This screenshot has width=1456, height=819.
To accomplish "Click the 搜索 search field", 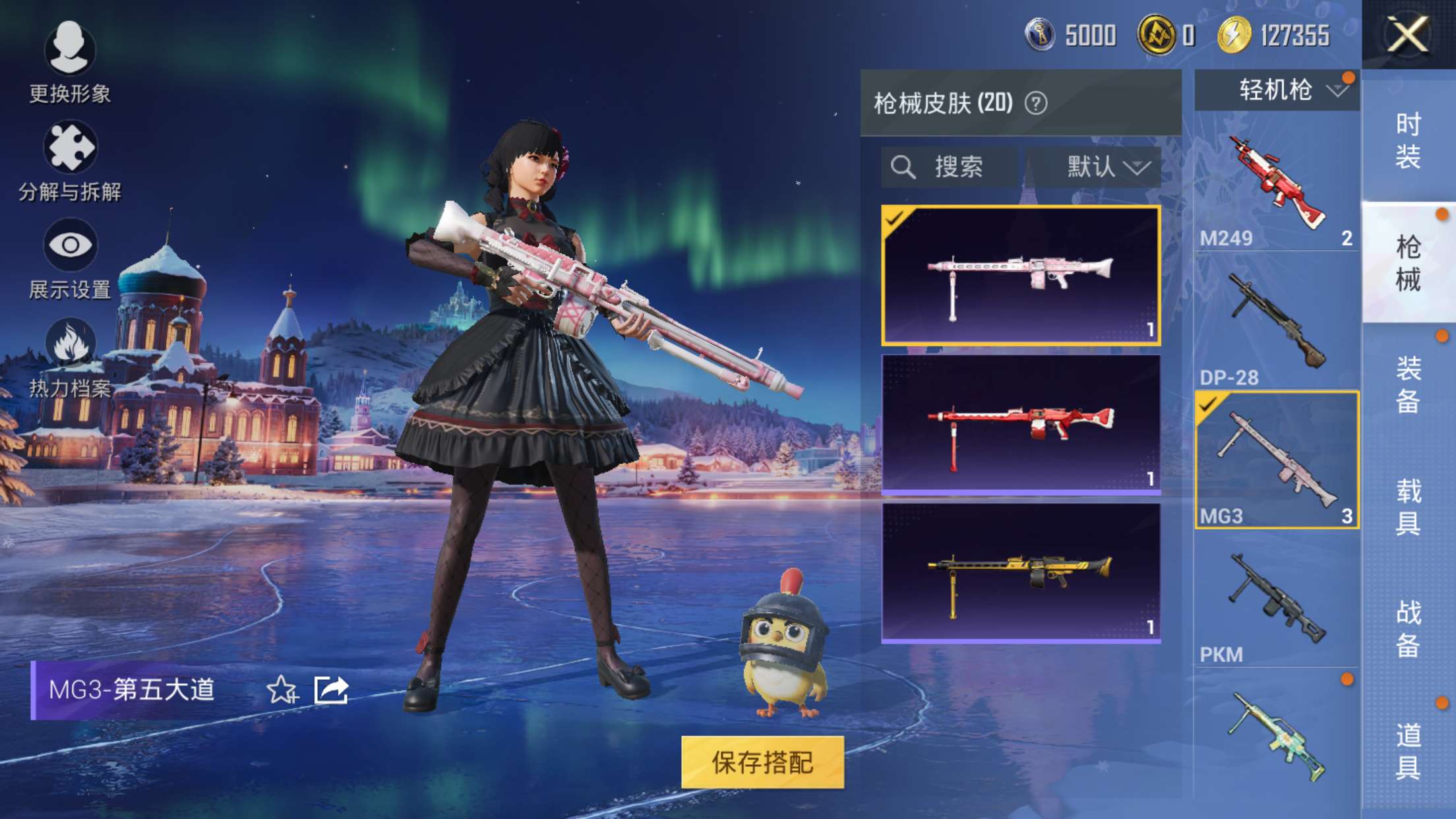I will point(950,167).
